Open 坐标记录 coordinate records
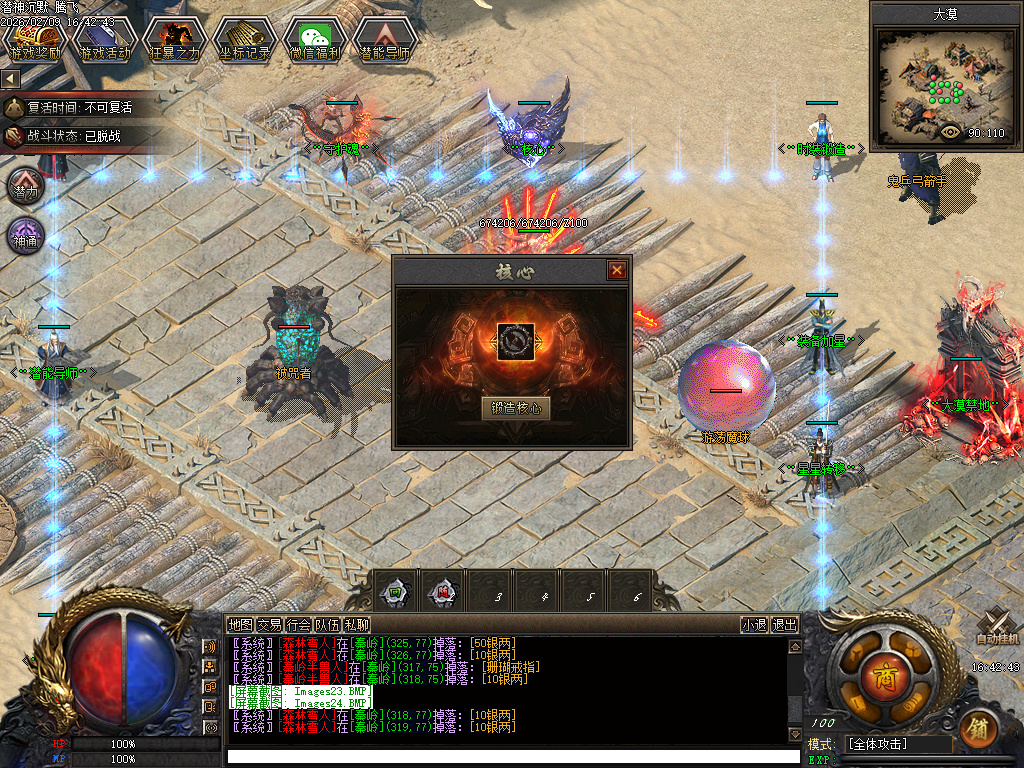The width and height of the screenshot is (1024, 768). click(245, 40)
